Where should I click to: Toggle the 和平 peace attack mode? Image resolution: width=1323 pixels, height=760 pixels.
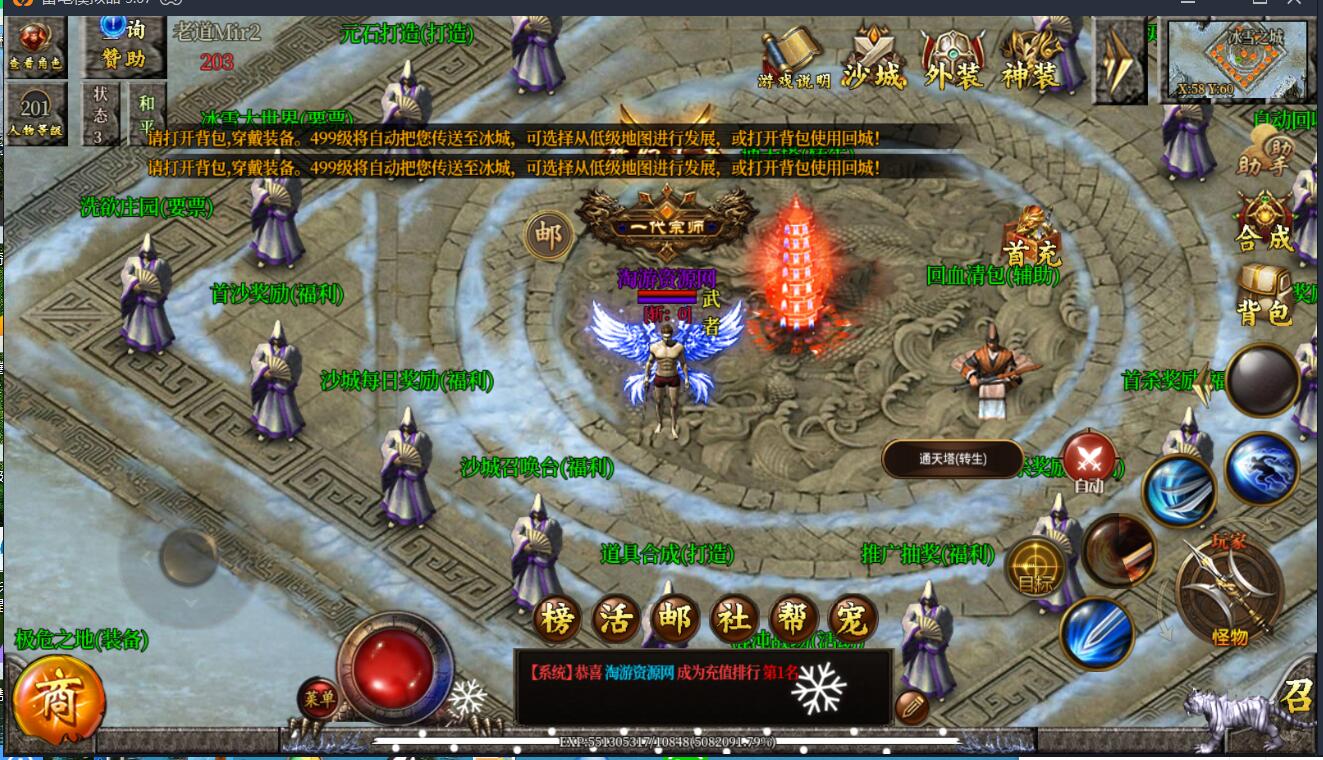147,110
